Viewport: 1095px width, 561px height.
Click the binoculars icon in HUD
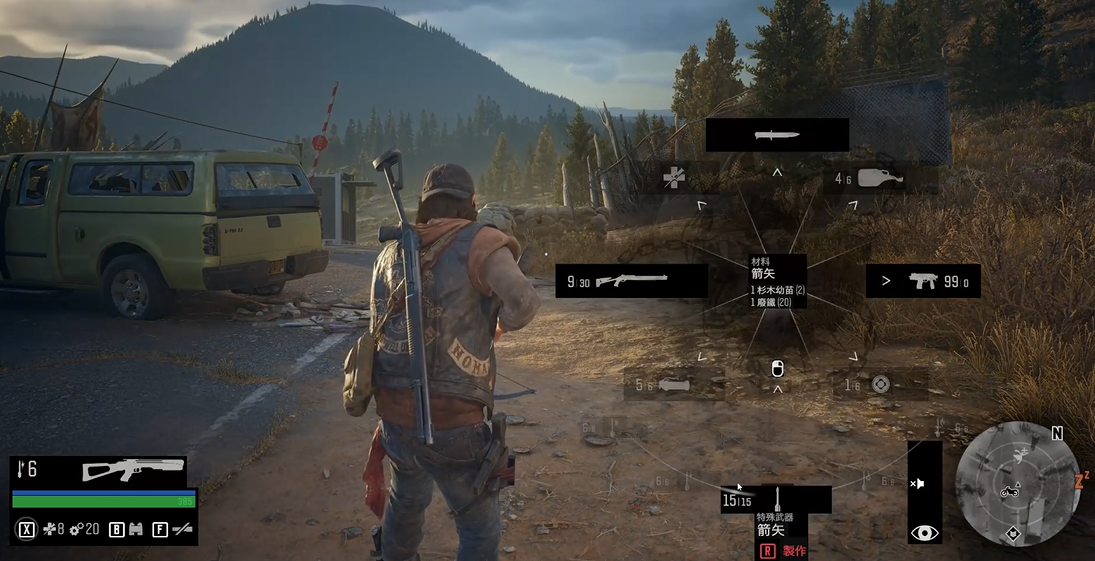[x=135, y=529]
